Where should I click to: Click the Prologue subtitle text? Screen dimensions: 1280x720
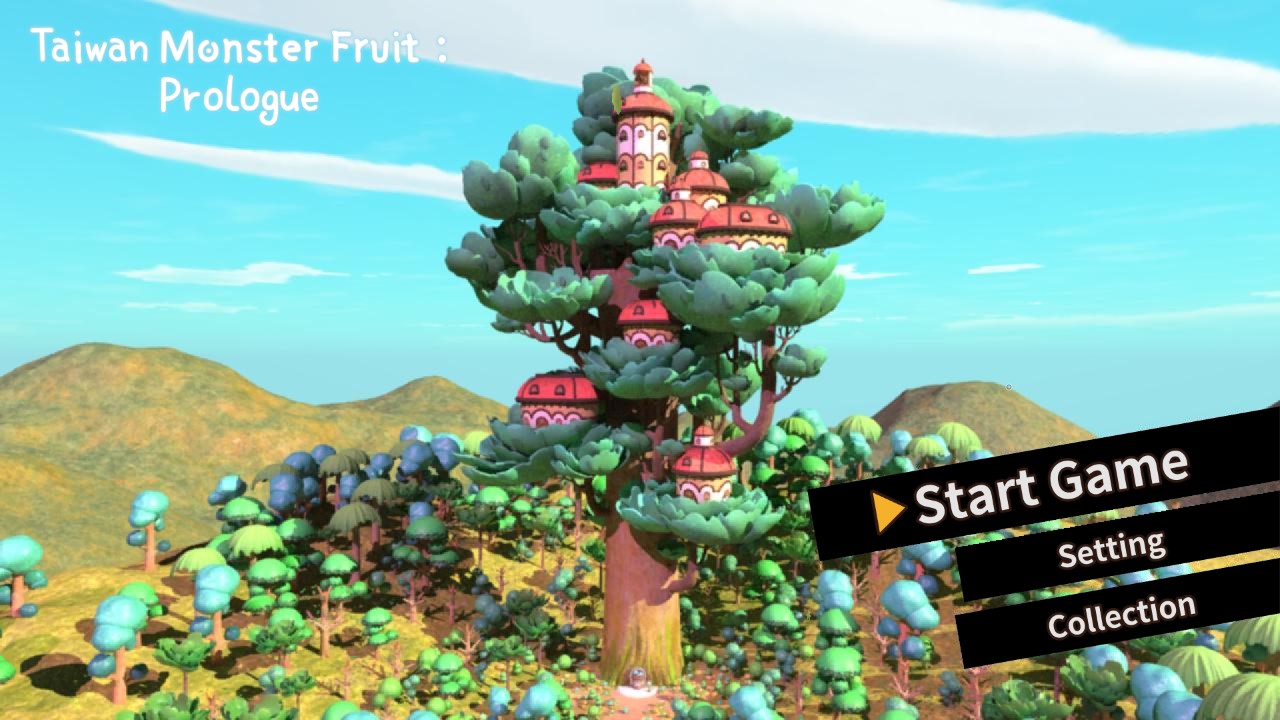coord(240,96)
